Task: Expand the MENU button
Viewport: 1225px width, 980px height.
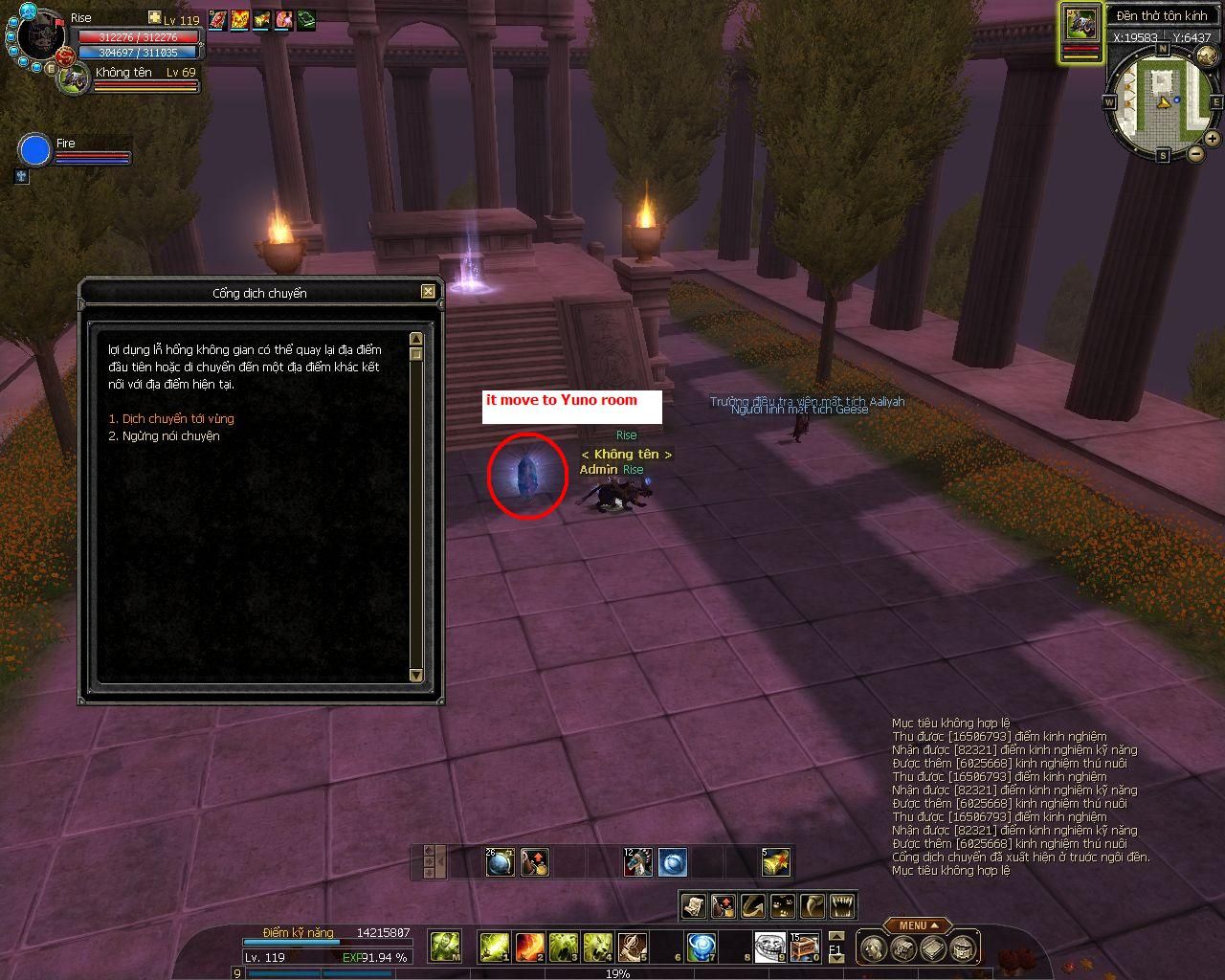Action: tap(916, 925)
